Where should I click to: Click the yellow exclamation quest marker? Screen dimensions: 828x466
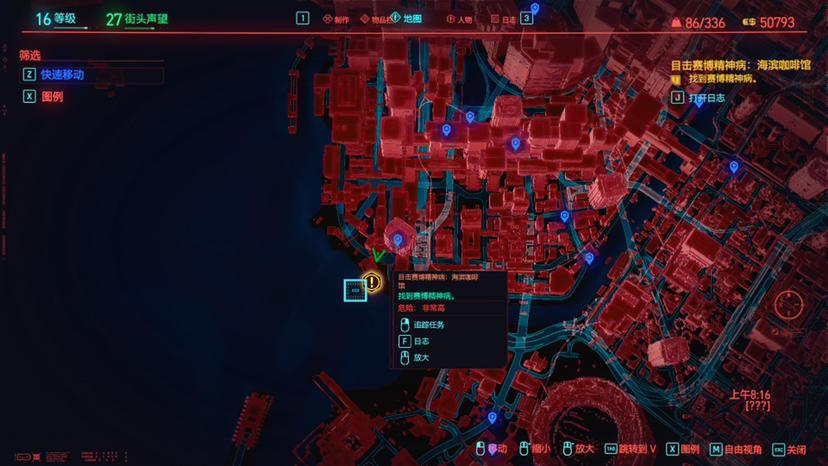373,283
